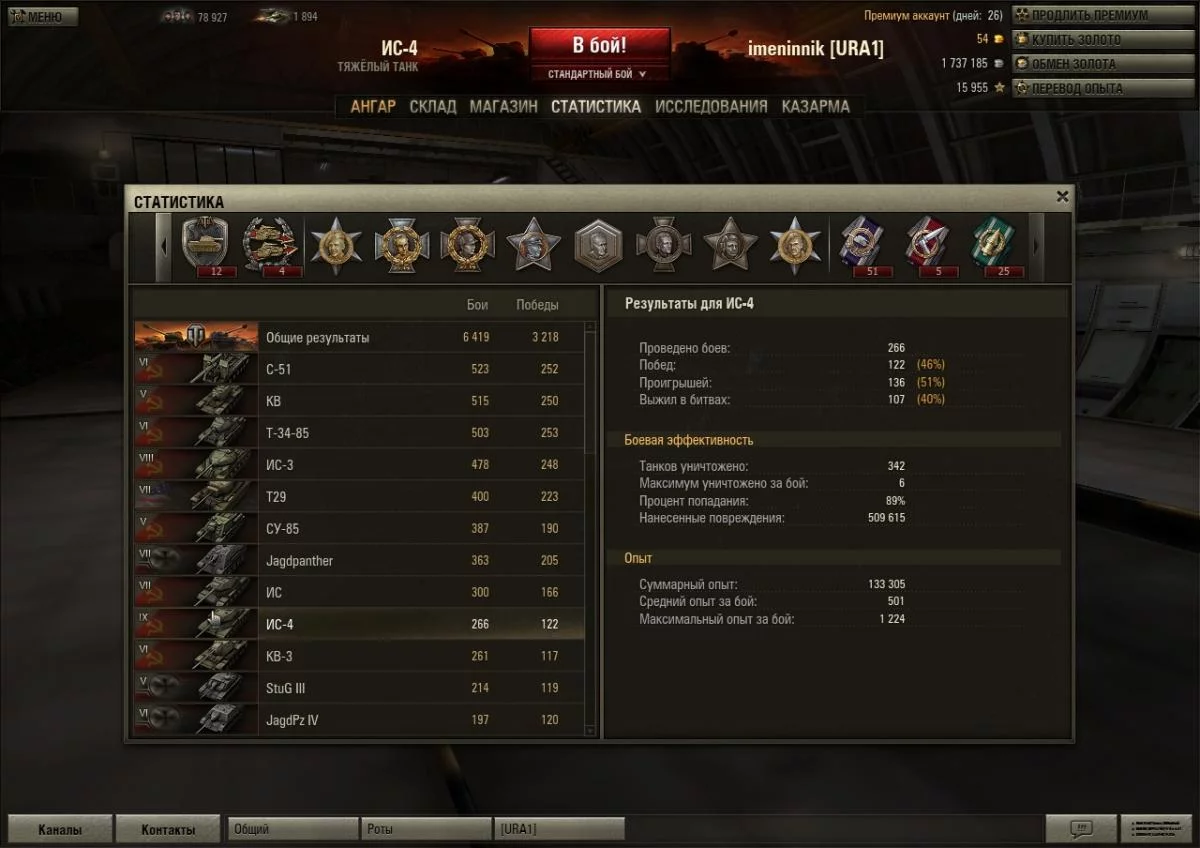This screenshot has height=848, width=1200.
Task: Click ПРОДЛИТЬ ПРЕМИУМ button
Action: point(1088,16)
